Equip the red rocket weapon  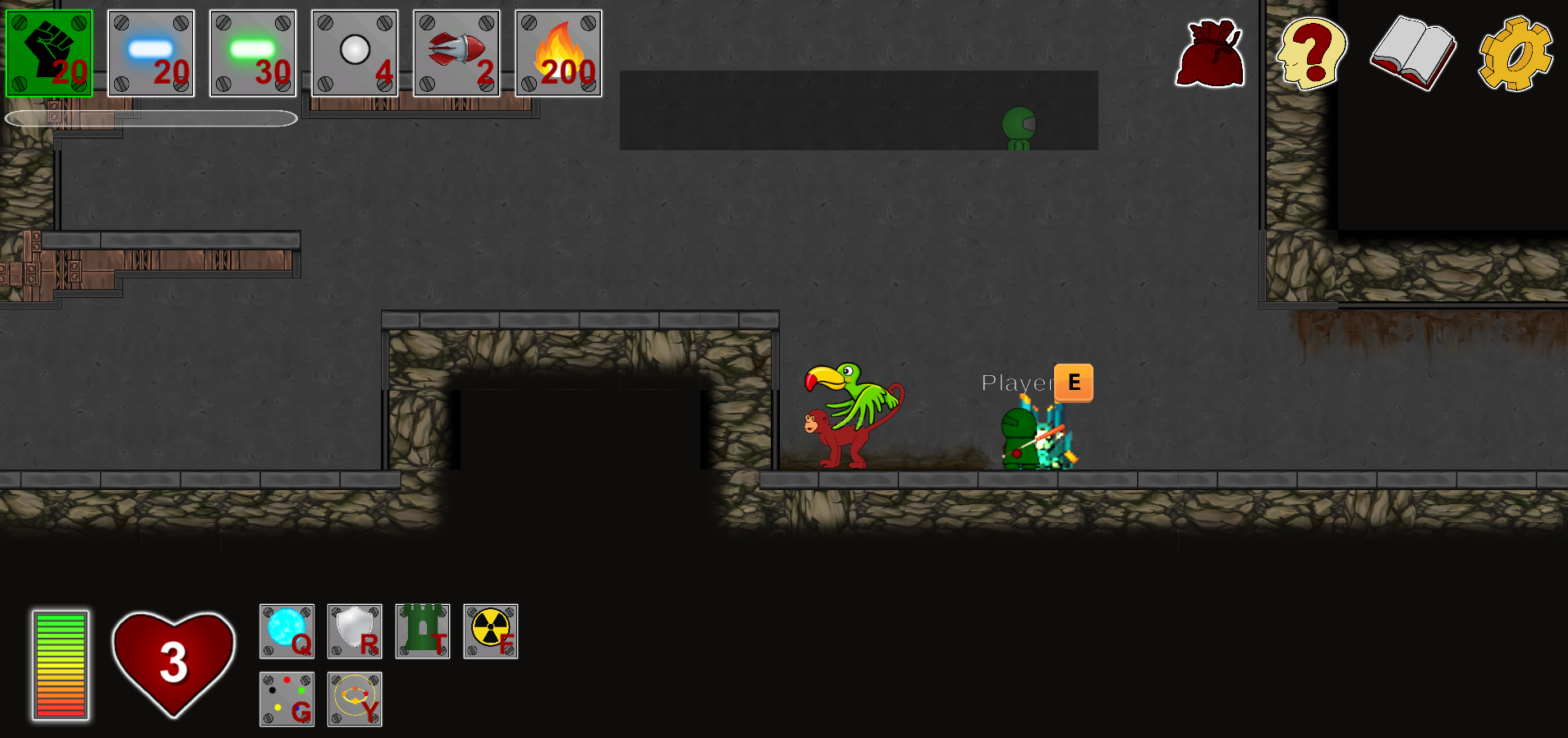coord(456,53)
